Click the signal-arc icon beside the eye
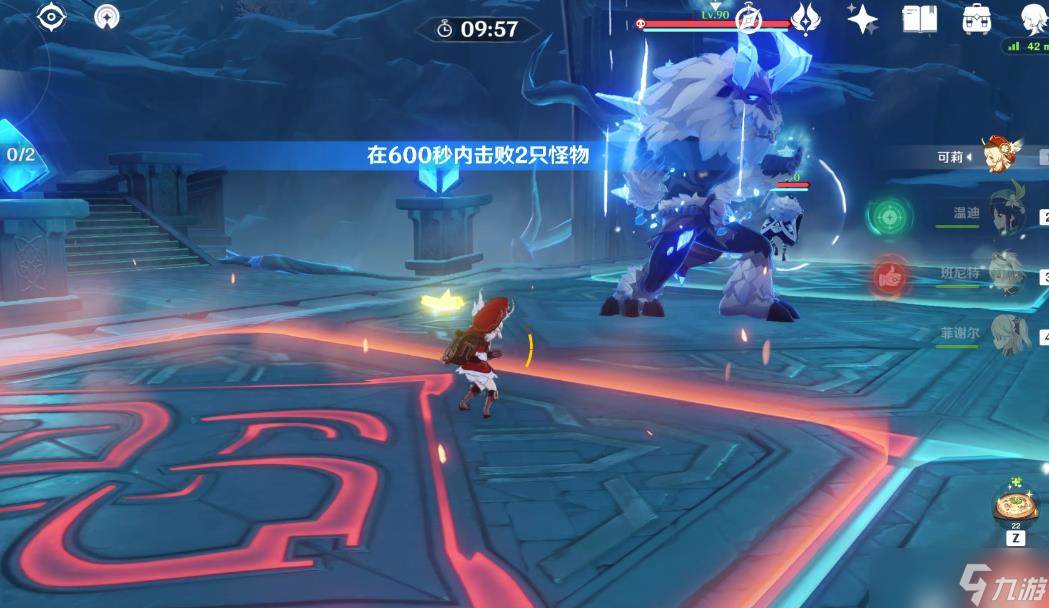This screenshot has width=1049, height=608. pyautogui.click(x=106, y=17)
